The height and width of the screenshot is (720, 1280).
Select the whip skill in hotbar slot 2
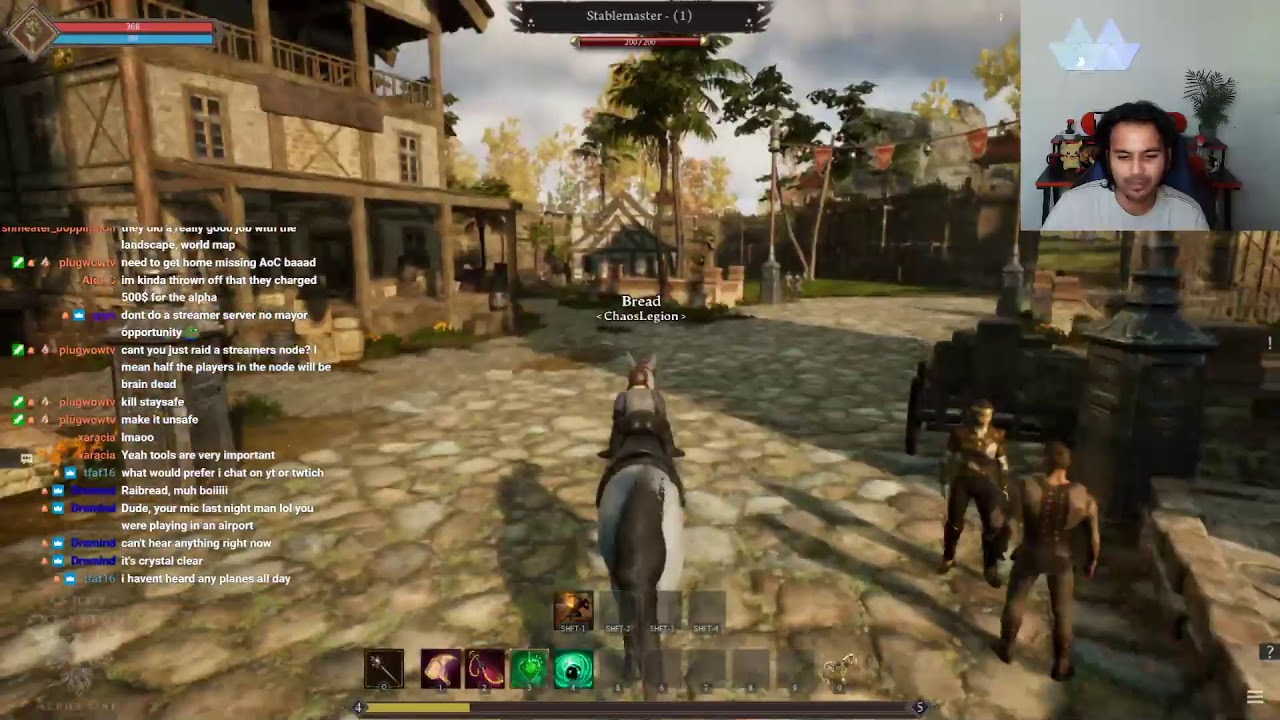486,670
